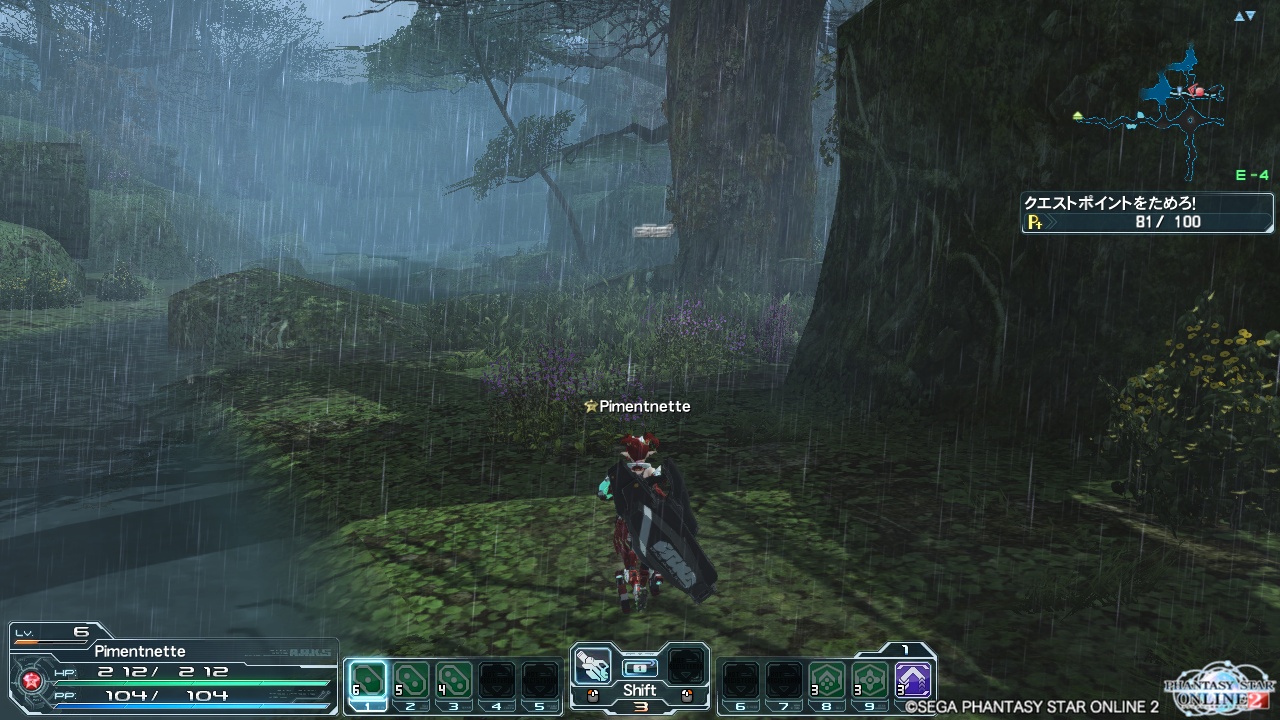Use the item in hotbar slot 3

454,680
